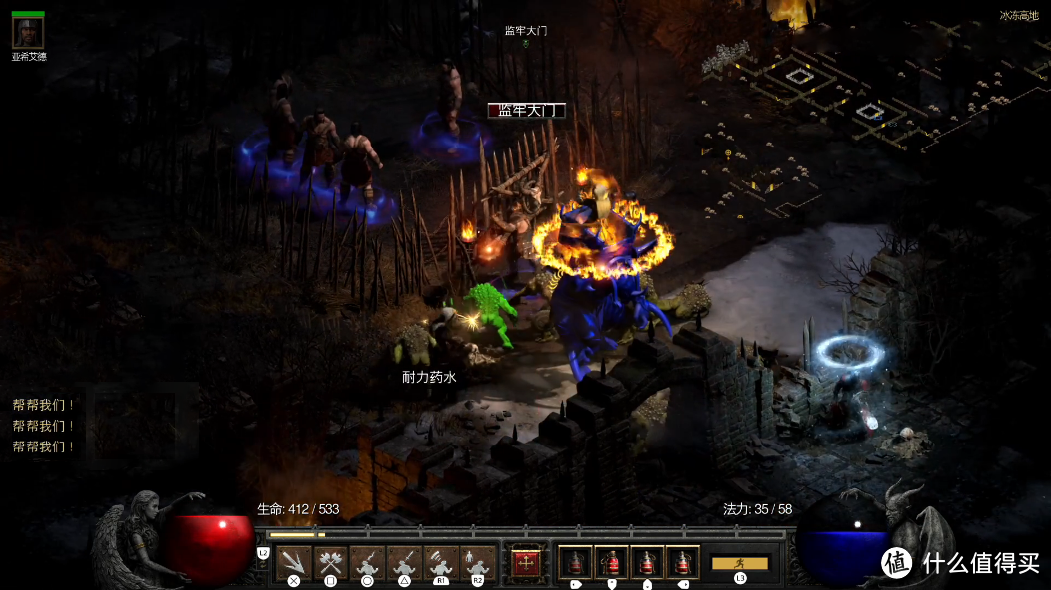This screenshot has width=1051, height=590.
Task: Select the mercenary portrait 亚希艾德
Action: pyautogui.click(x=28, y=33)
